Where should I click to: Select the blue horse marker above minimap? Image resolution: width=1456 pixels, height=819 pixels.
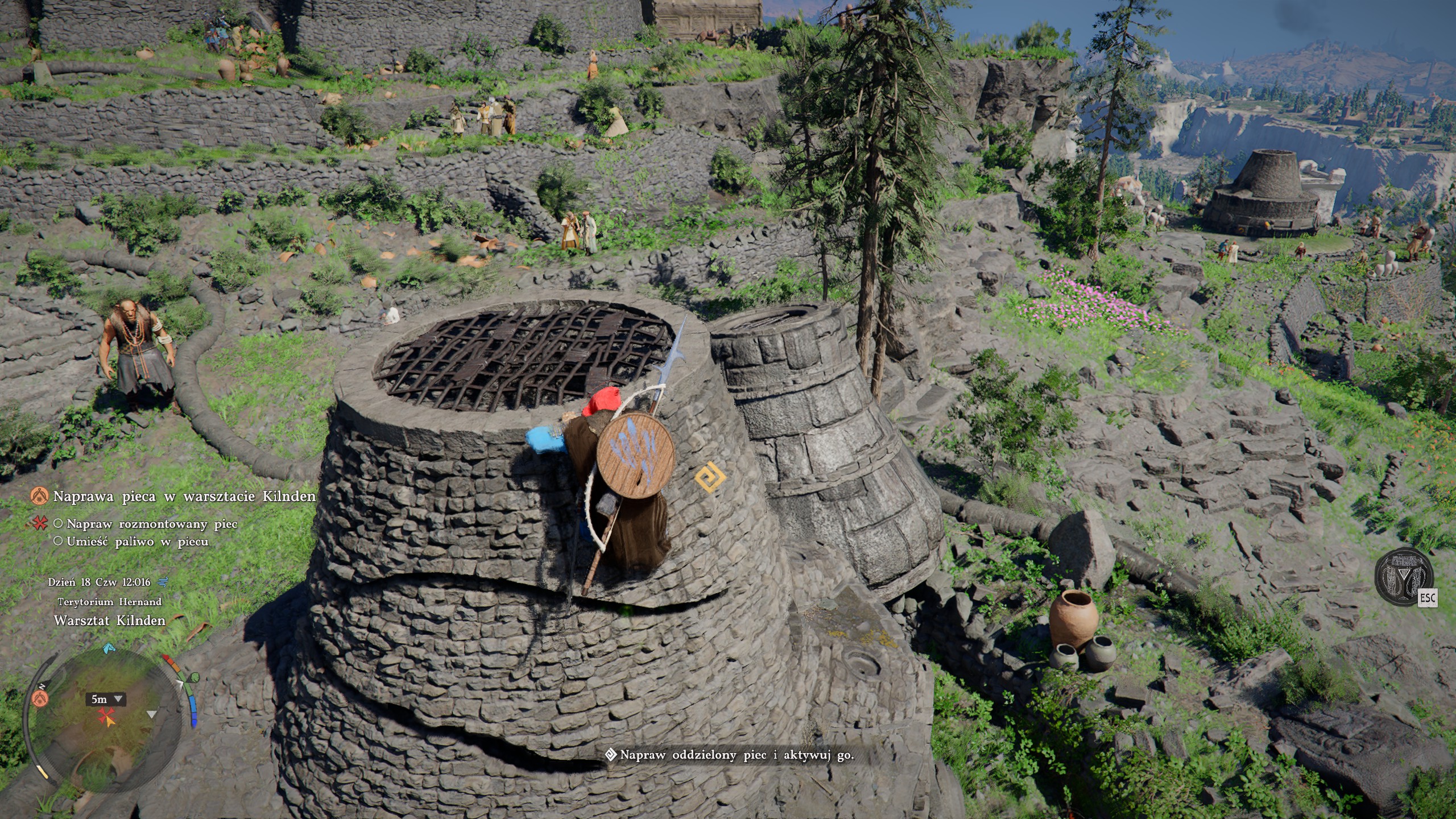coord(109,648)
